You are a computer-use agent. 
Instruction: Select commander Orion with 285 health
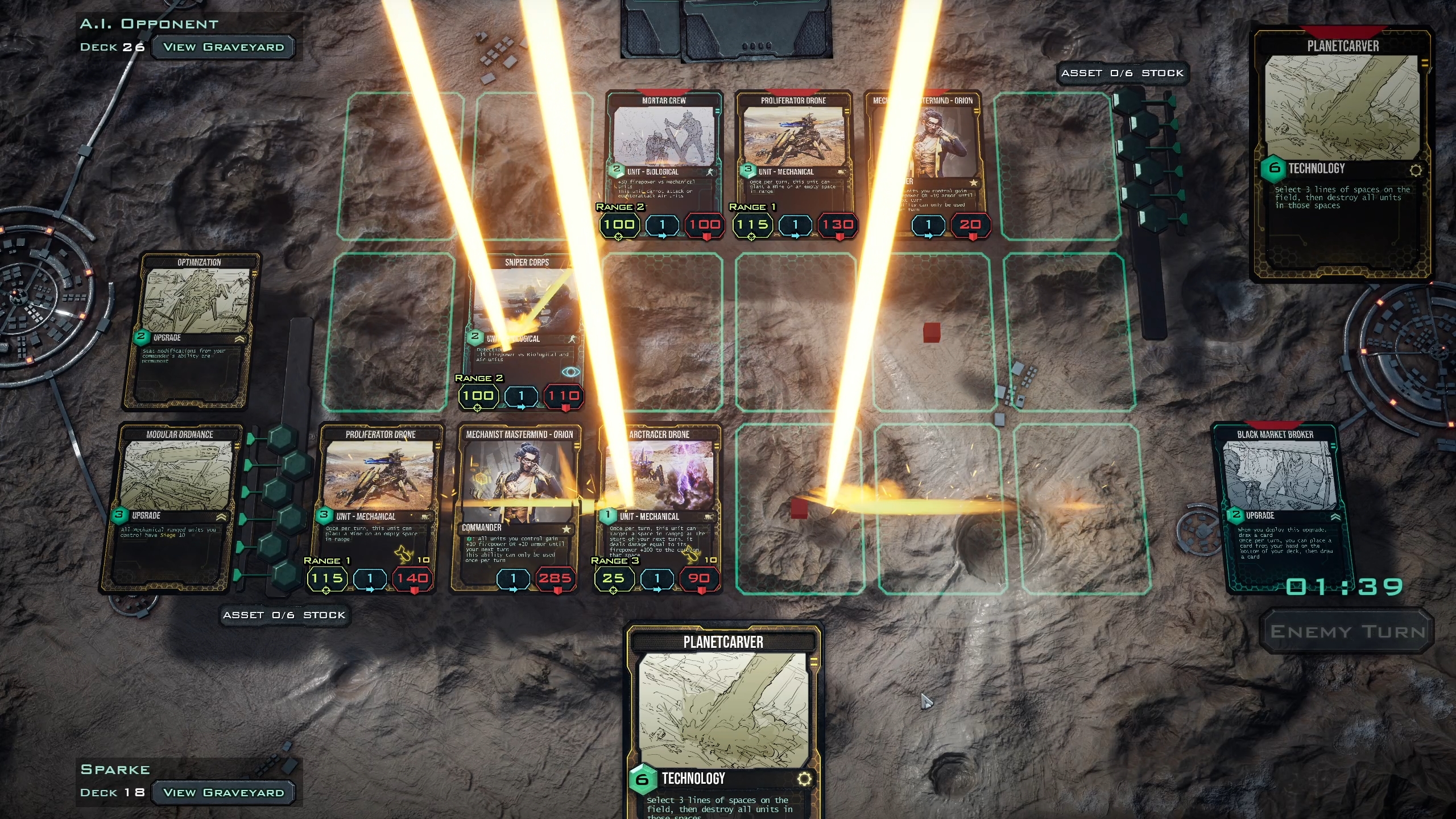(x=519, y=500)
